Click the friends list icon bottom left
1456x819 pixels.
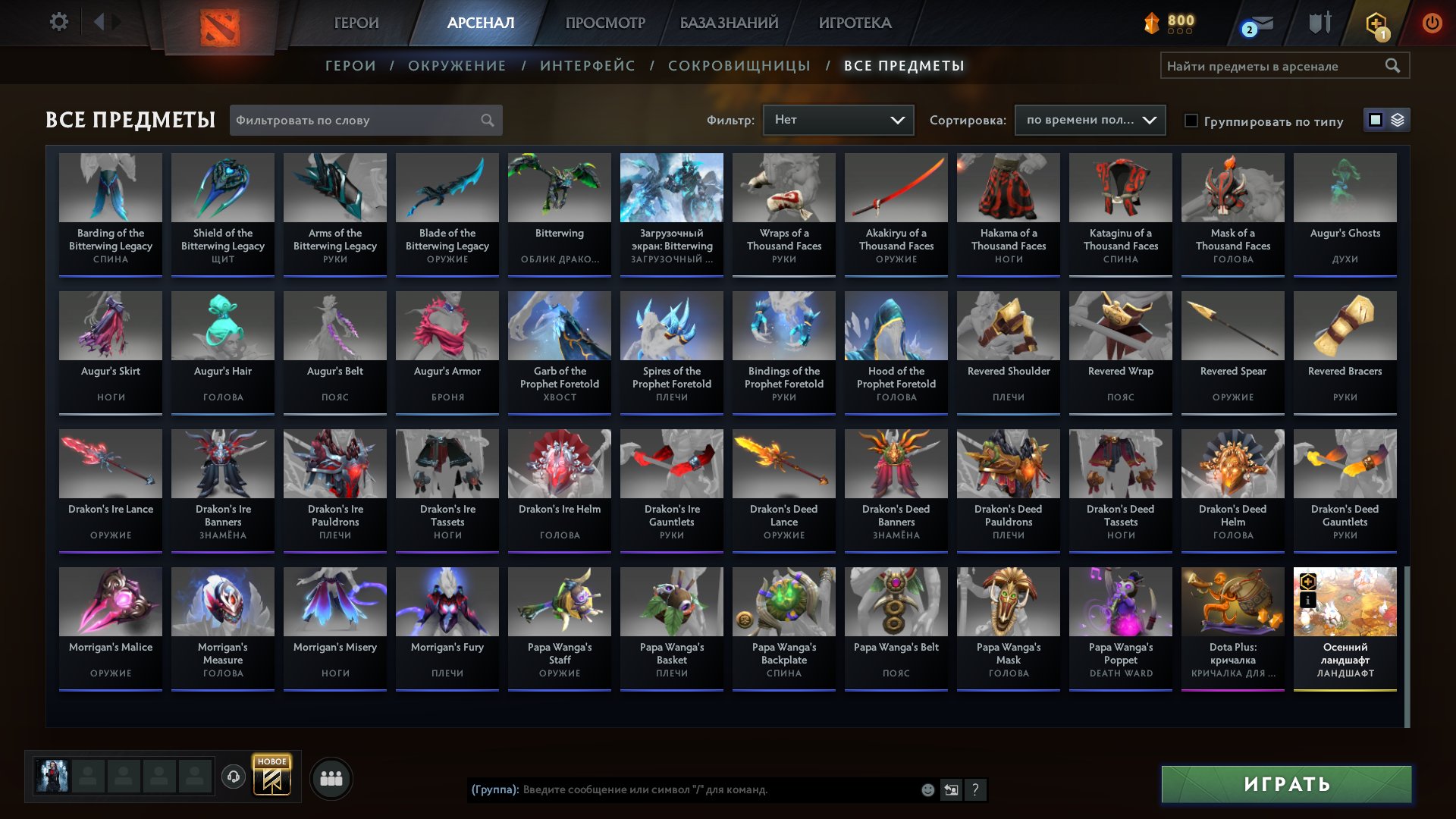[331, 777]
